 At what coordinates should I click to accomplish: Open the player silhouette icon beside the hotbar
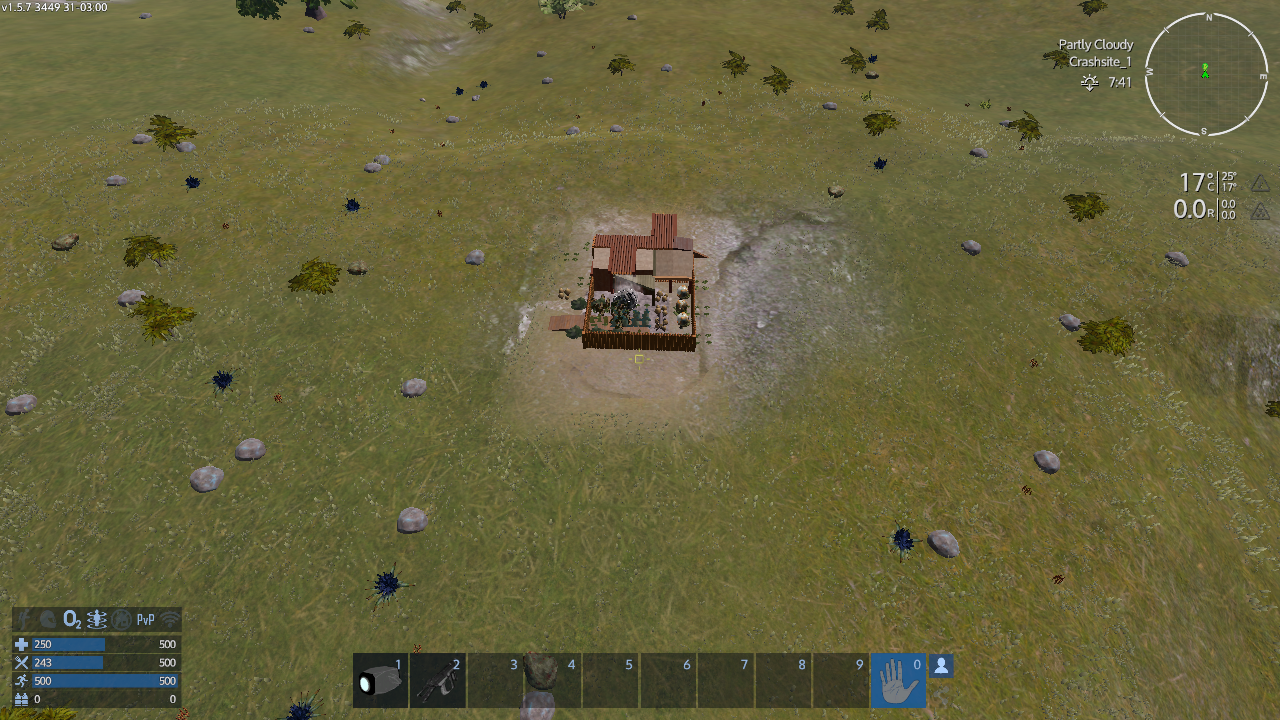pyautogui.click(x=941, y=665)
